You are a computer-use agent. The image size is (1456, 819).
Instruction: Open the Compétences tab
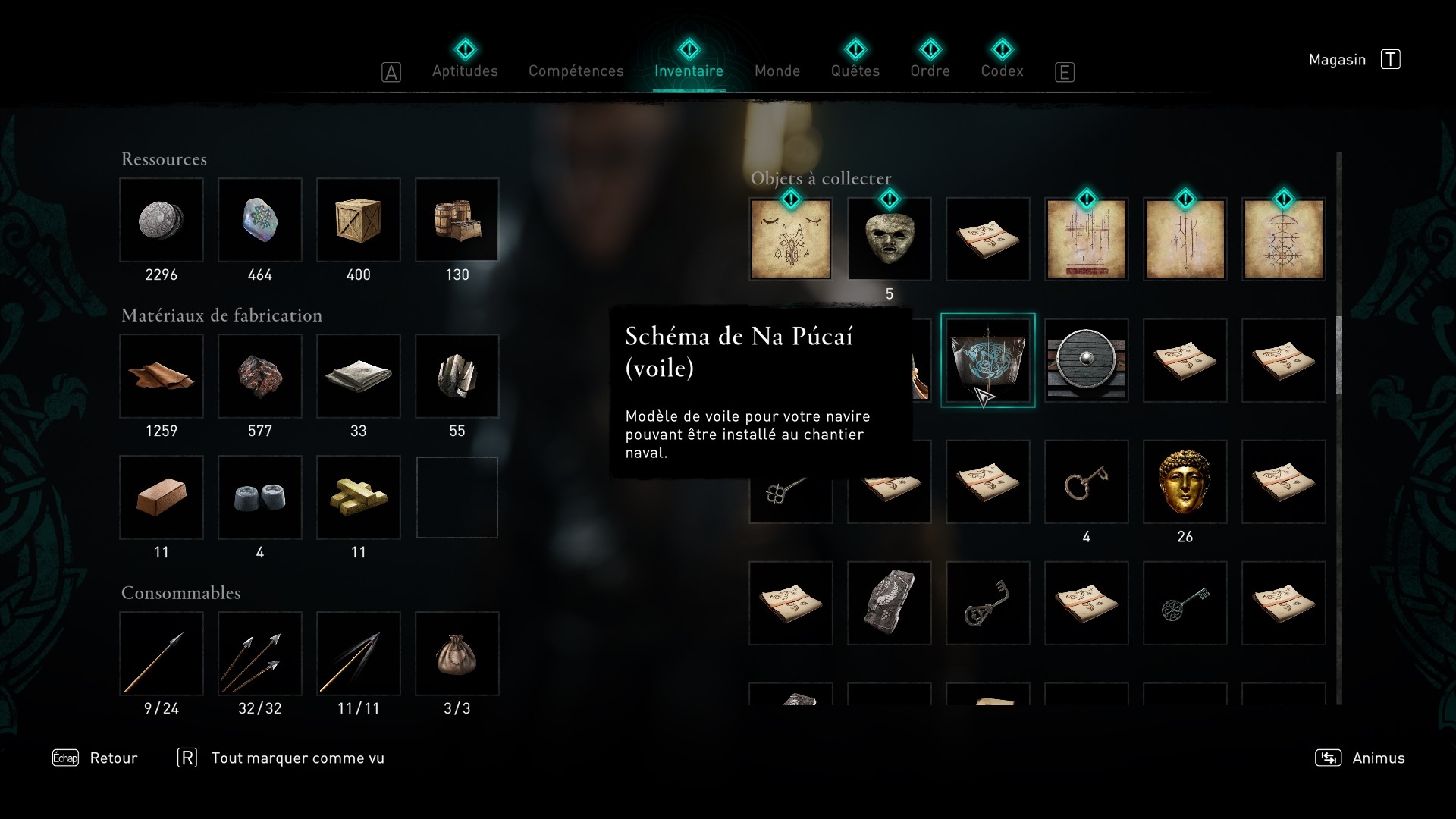[x=576, y=71]
